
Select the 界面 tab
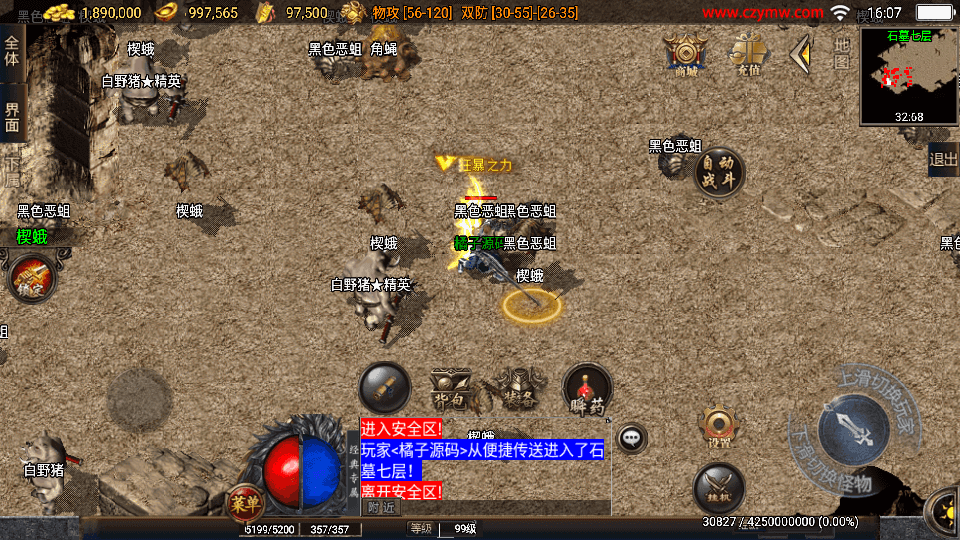pyautogui.click(x=12, y=117)
